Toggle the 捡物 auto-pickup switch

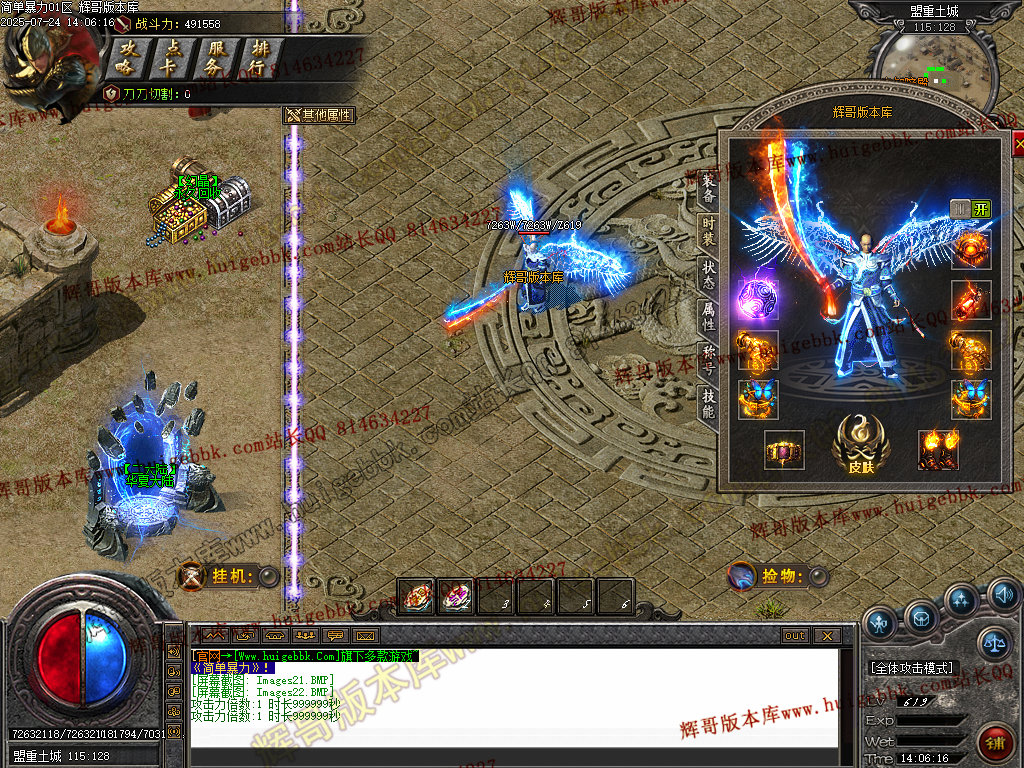pos(818,576)
